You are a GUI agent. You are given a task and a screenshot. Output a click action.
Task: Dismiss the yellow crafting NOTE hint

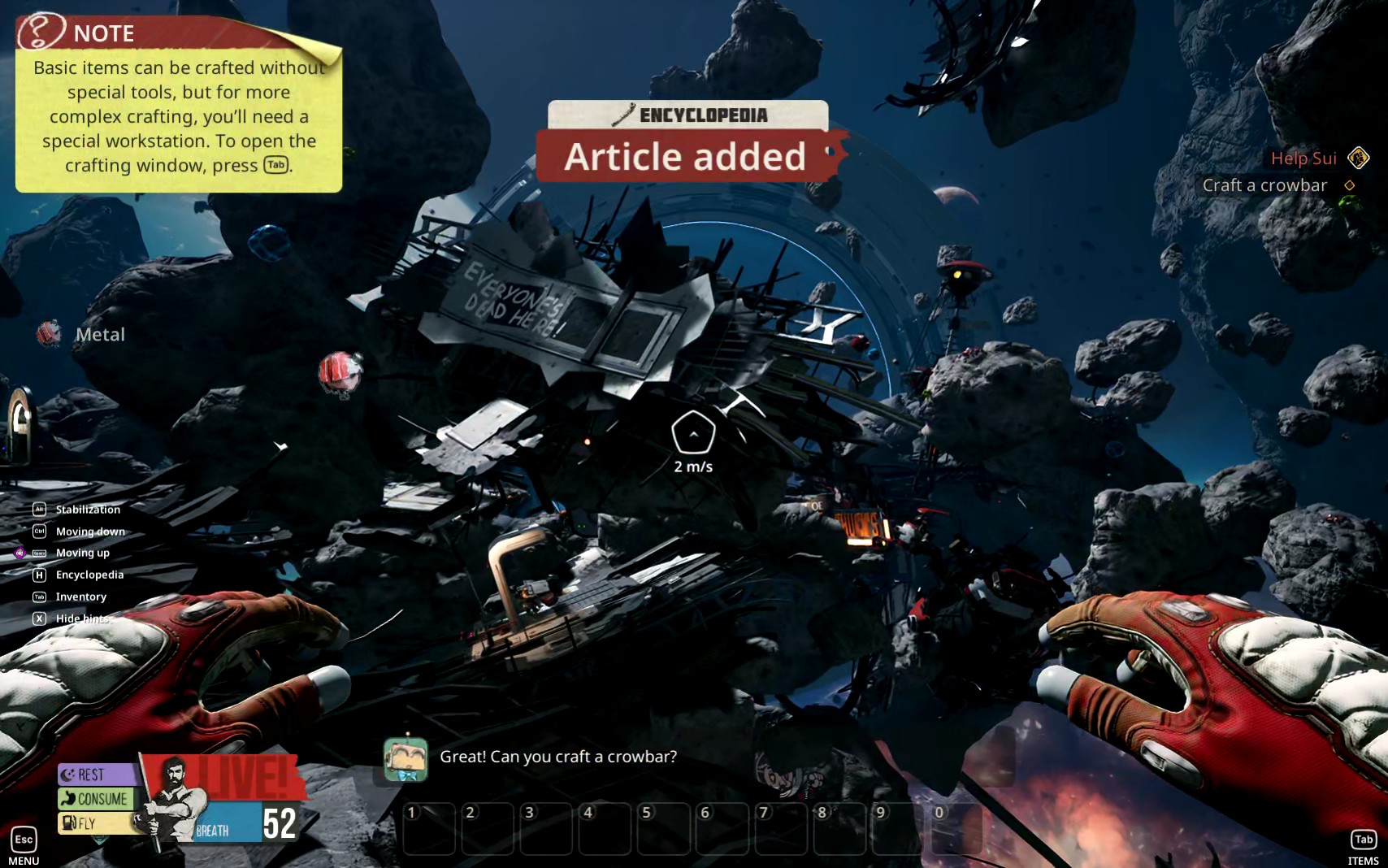[x=178, y=106]
